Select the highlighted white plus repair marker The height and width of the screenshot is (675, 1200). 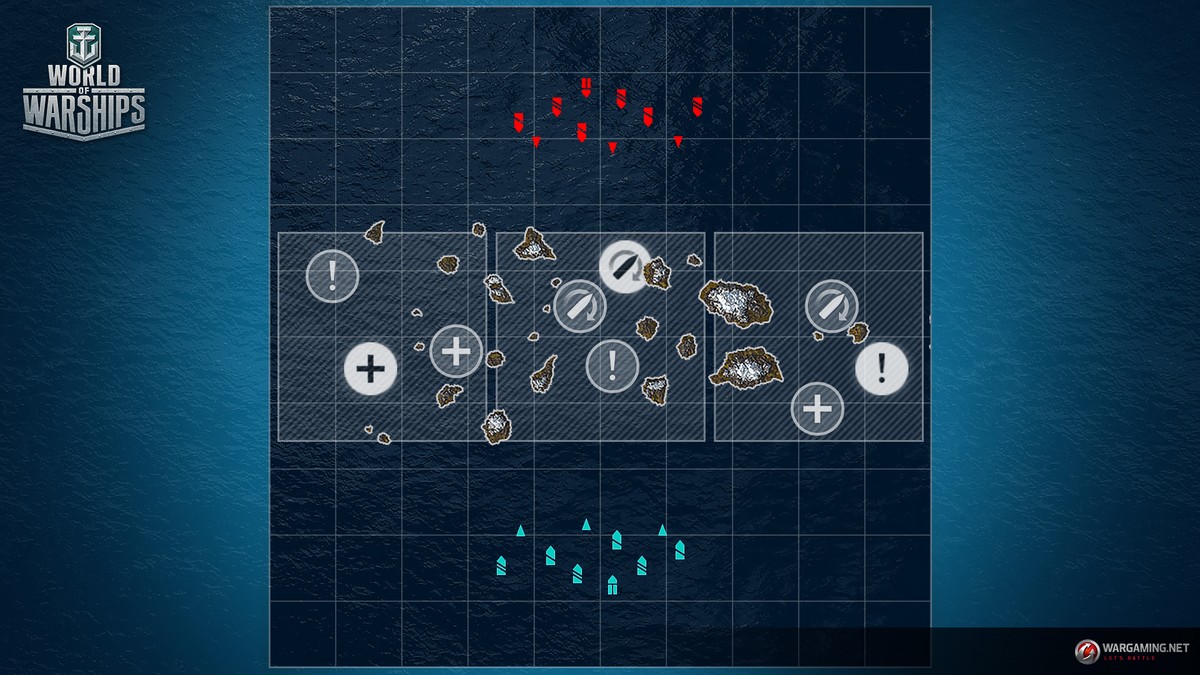click(x=371, y=369)
